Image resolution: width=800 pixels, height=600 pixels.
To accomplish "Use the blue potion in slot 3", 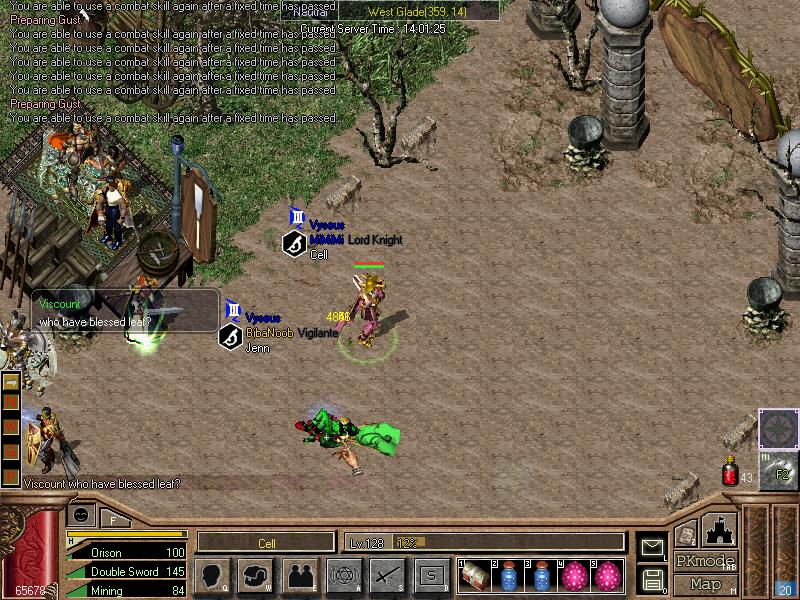I will pyautogui.click(x=541, y=576).
